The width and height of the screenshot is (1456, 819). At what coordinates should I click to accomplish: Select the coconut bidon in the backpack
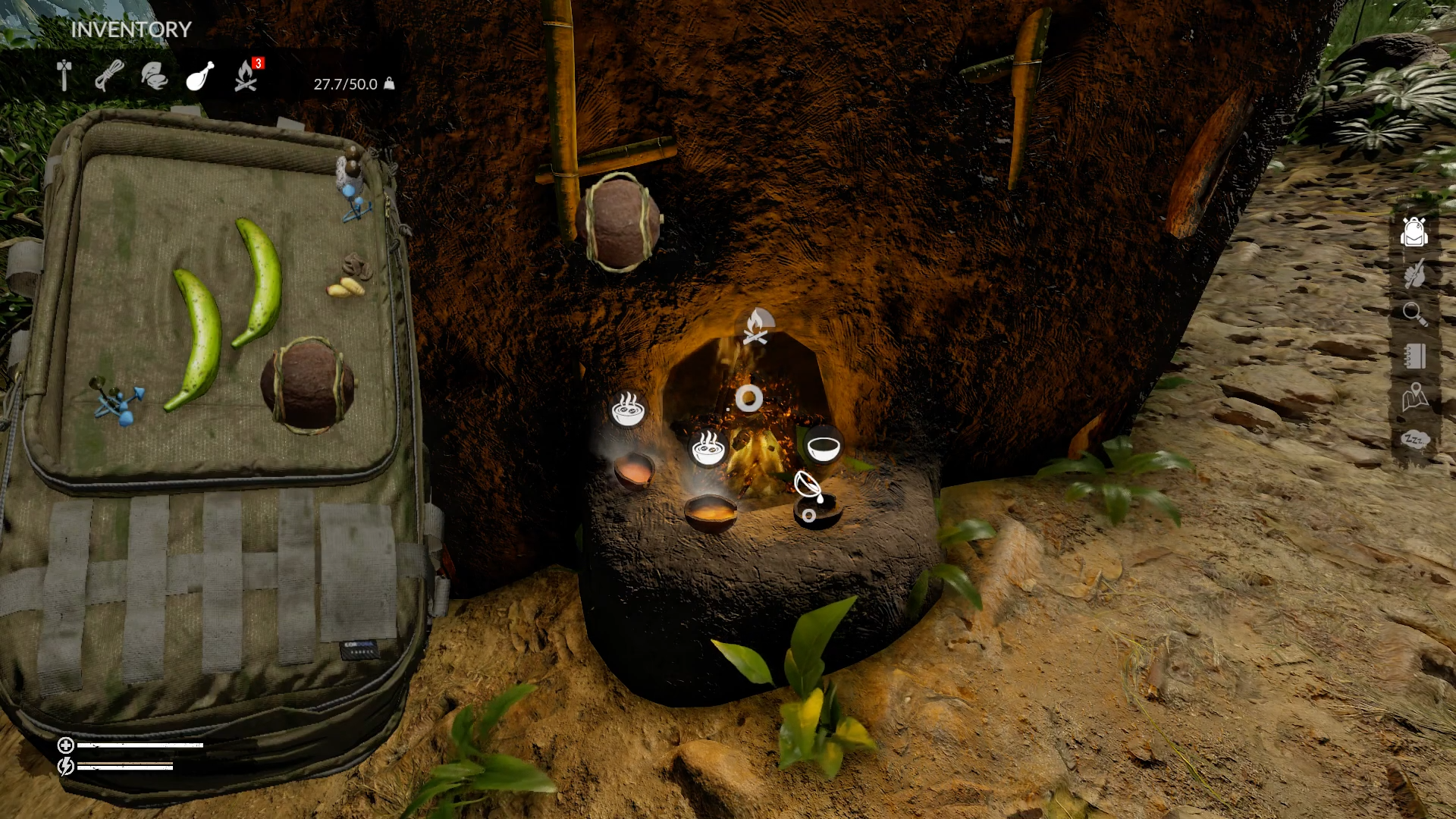pos(307,384)
